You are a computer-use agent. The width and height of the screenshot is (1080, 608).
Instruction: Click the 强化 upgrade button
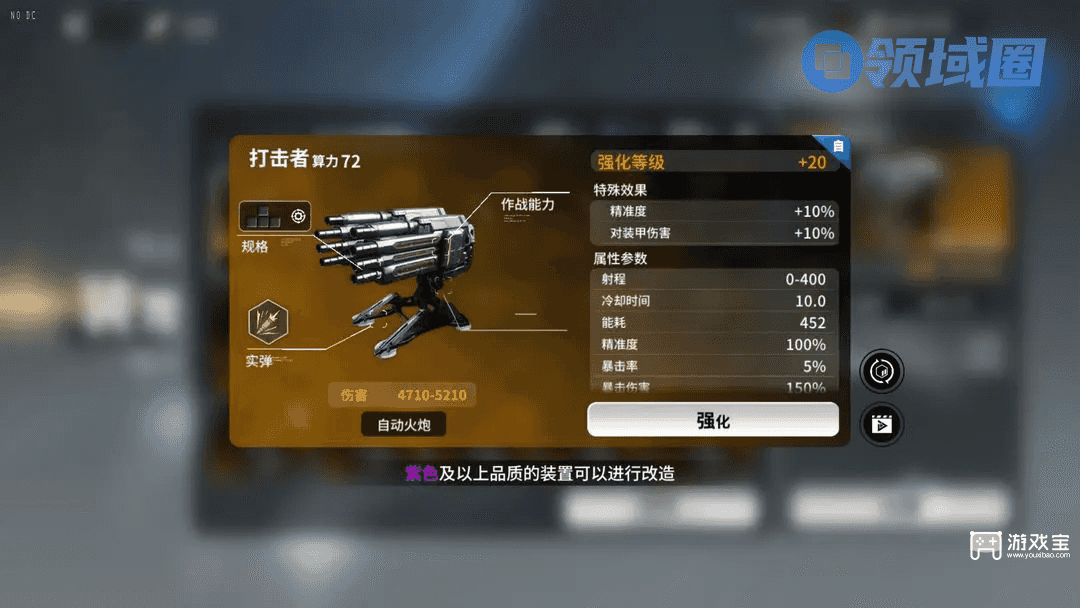pyautogui.click(x=712, y=420)
